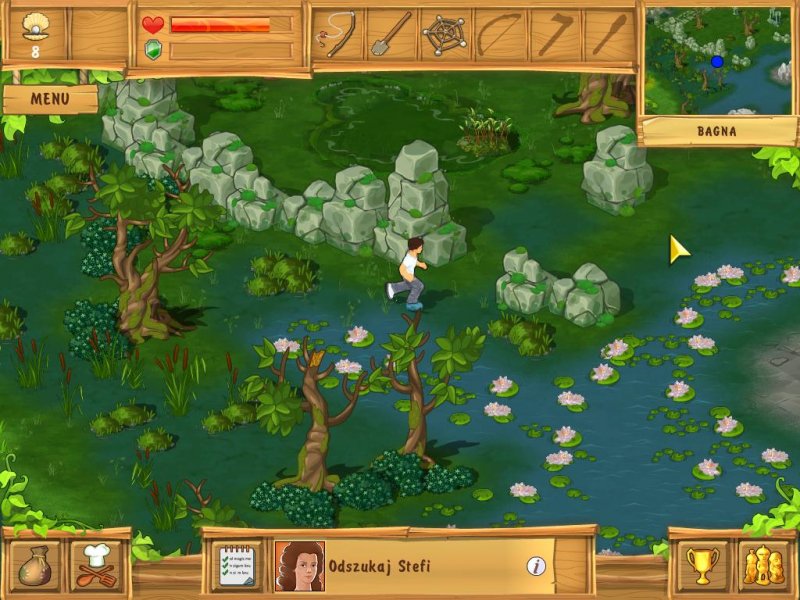Open the cooking recipes chef hat icon
The height and width of the screenshot is (600, 800).
click(x=95, y=565)
